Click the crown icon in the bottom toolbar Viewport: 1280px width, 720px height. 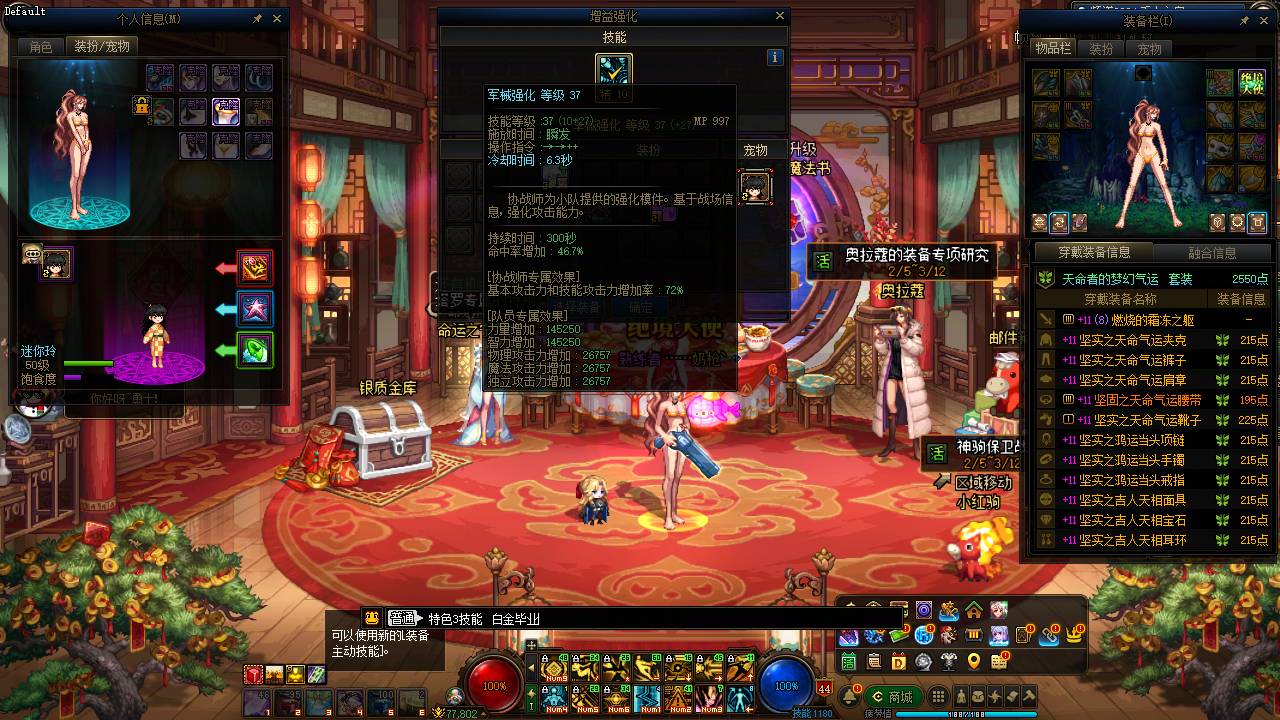coord(1073,635)
